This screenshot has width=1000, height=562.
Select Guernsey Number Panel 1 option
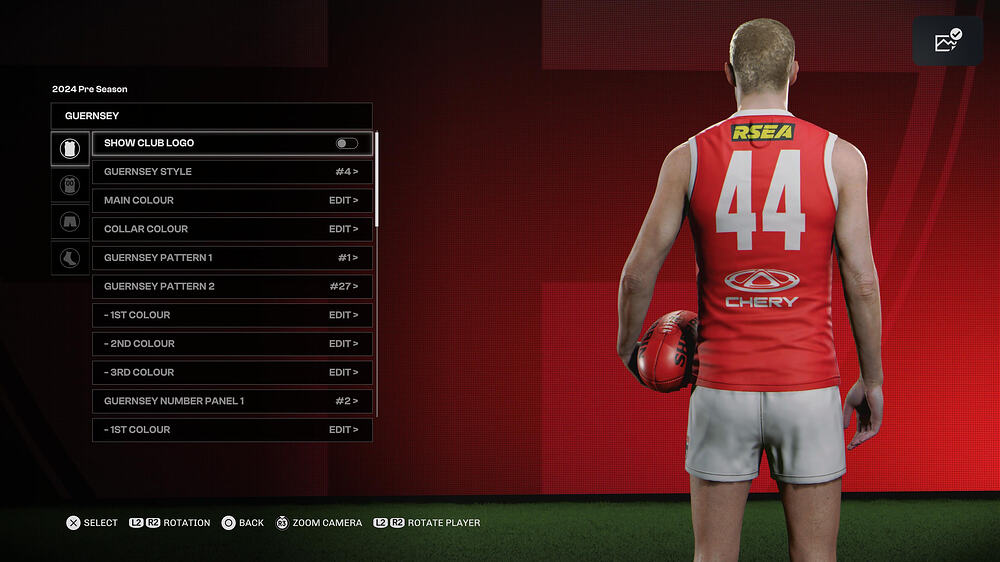232,401
